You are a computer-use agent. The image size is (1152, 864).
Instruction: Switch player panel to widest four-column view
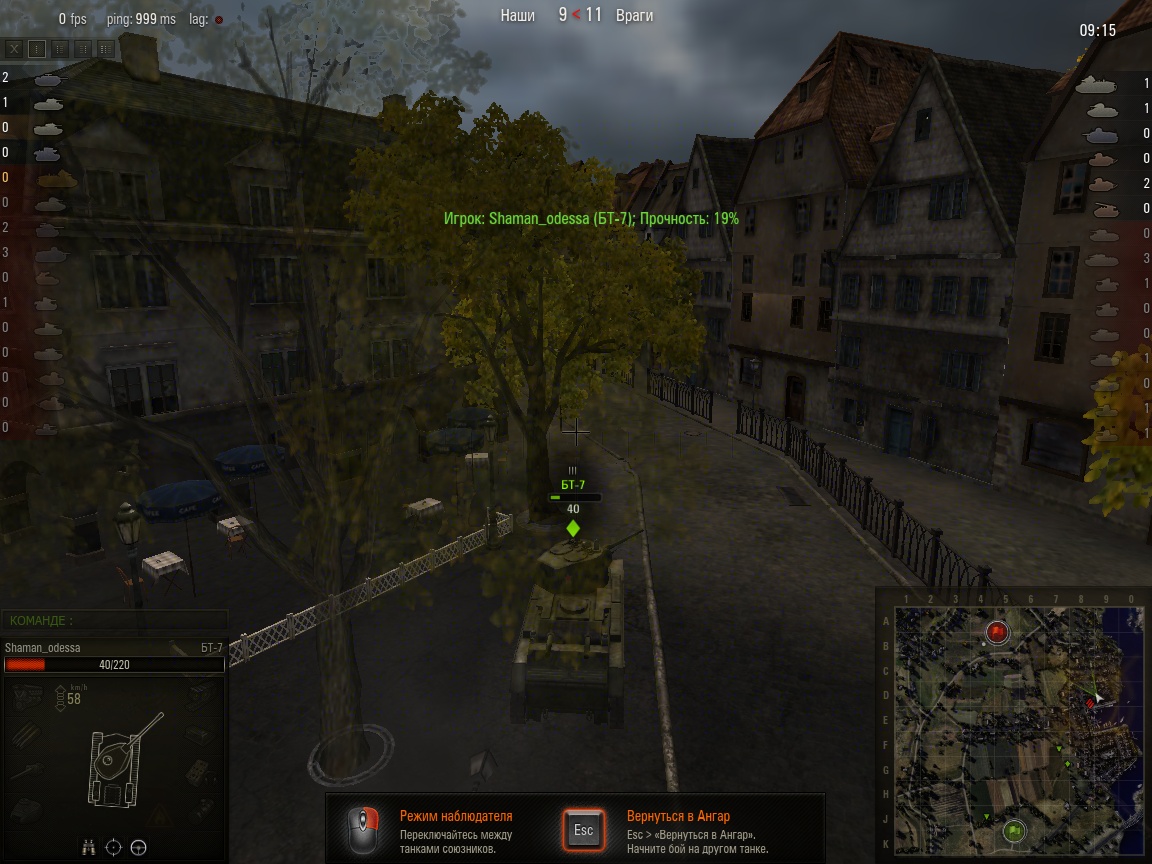[x=105, y=48]
